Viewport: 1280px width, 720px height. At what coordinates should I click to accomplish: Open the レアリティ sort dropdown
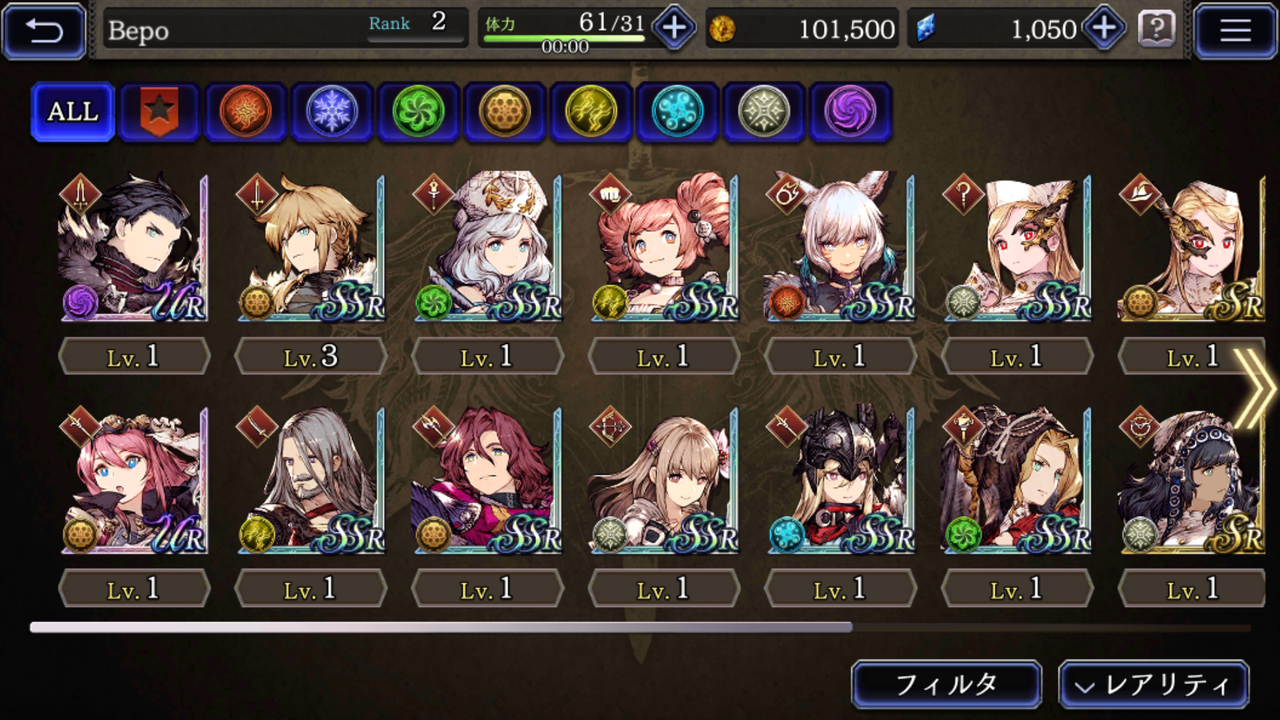click(x=1153, y=685)
